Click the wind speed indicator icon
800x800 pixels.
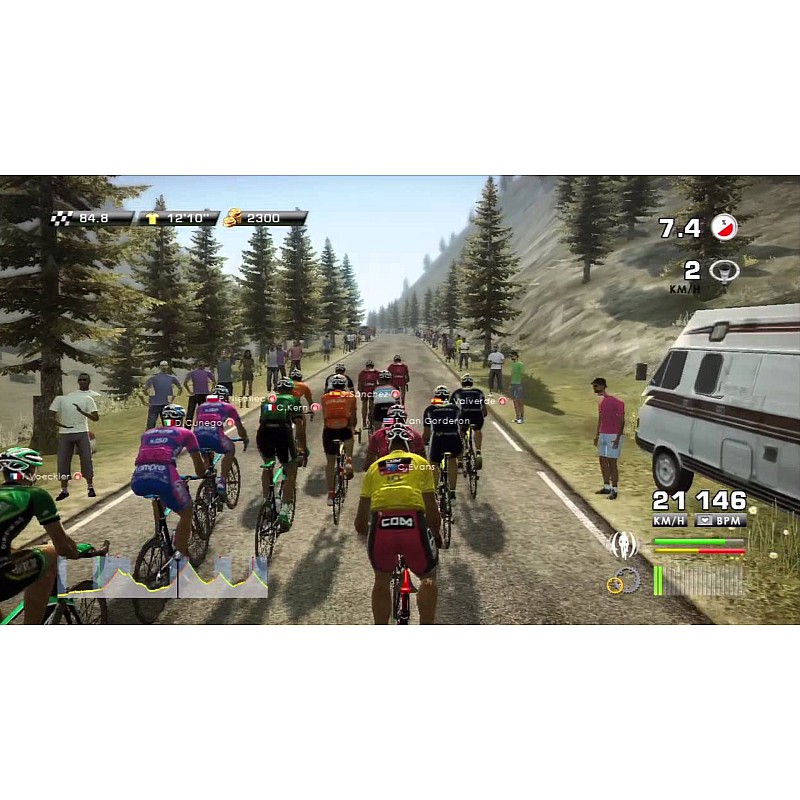point(723,270)
